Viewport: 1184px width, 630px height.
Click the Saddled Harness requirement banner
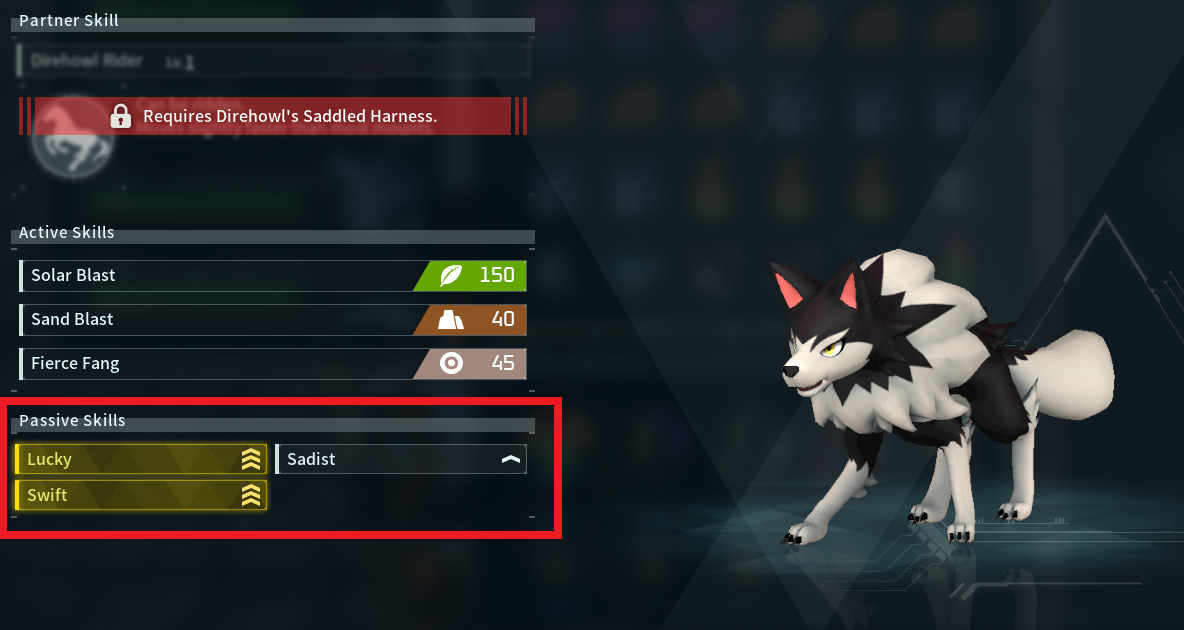(x=273, y=116)
